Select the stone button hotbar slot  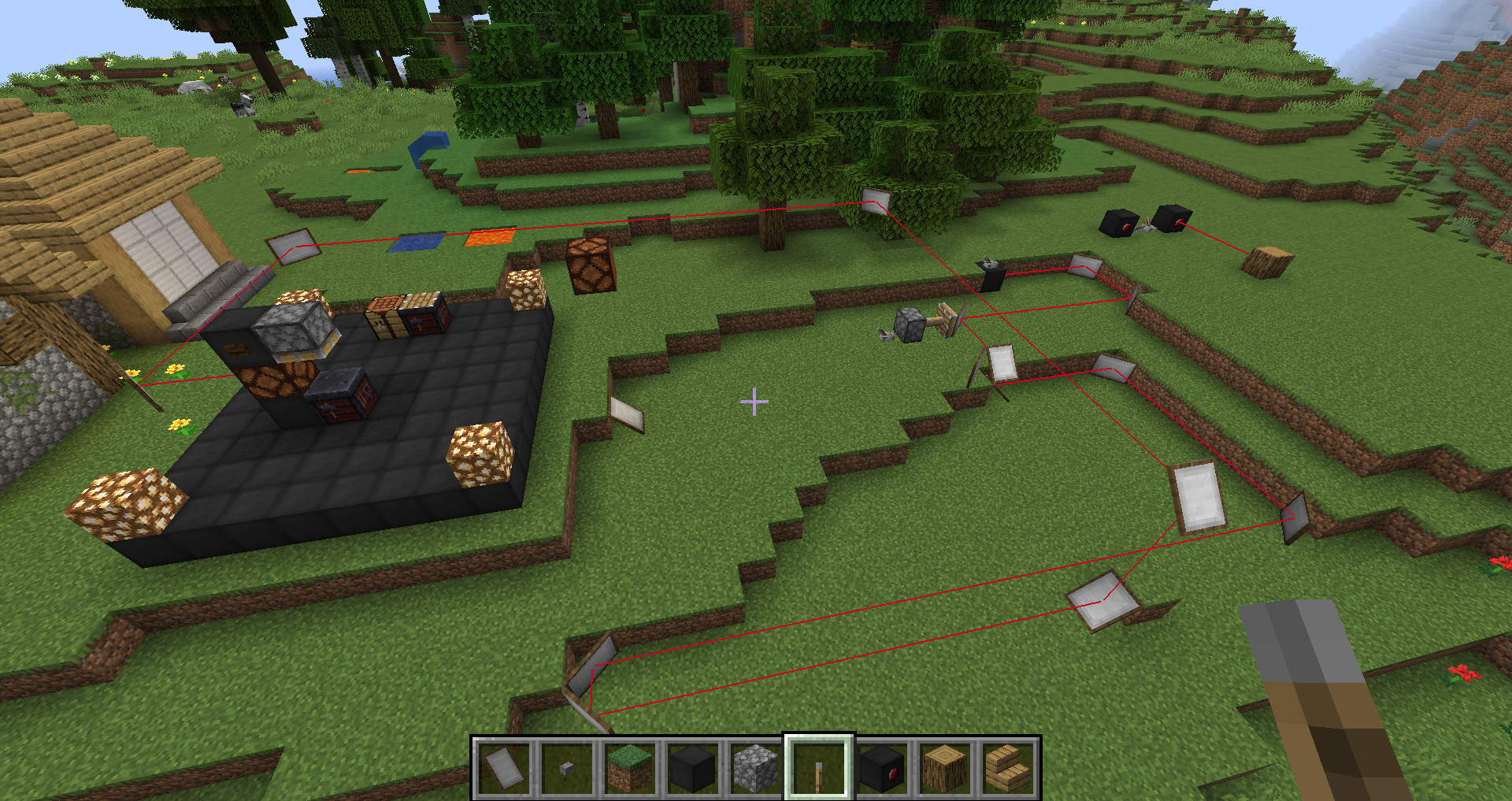(567, 768)
